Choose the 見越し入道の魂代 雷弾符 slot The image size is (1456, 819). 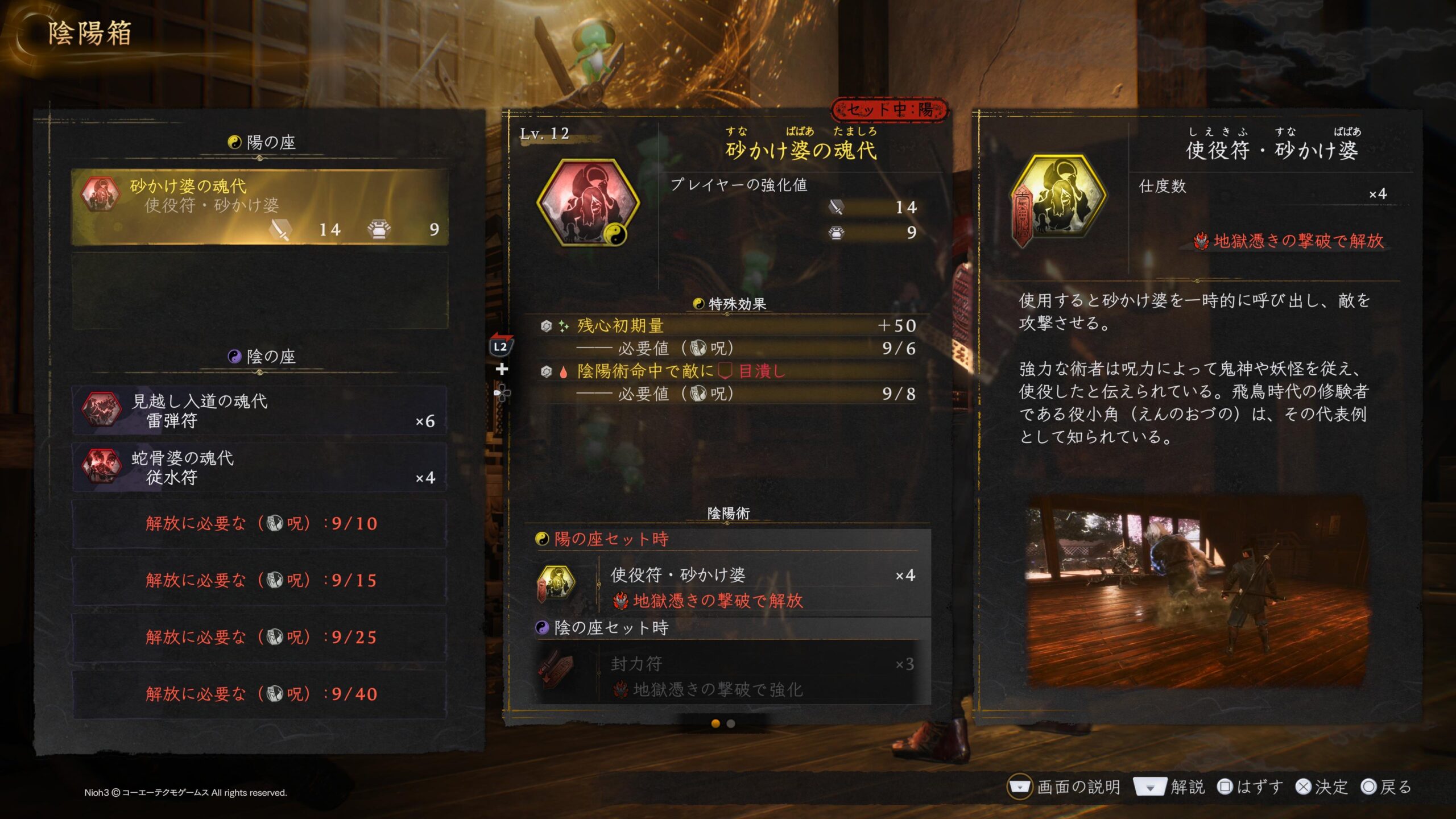(259, 411)
